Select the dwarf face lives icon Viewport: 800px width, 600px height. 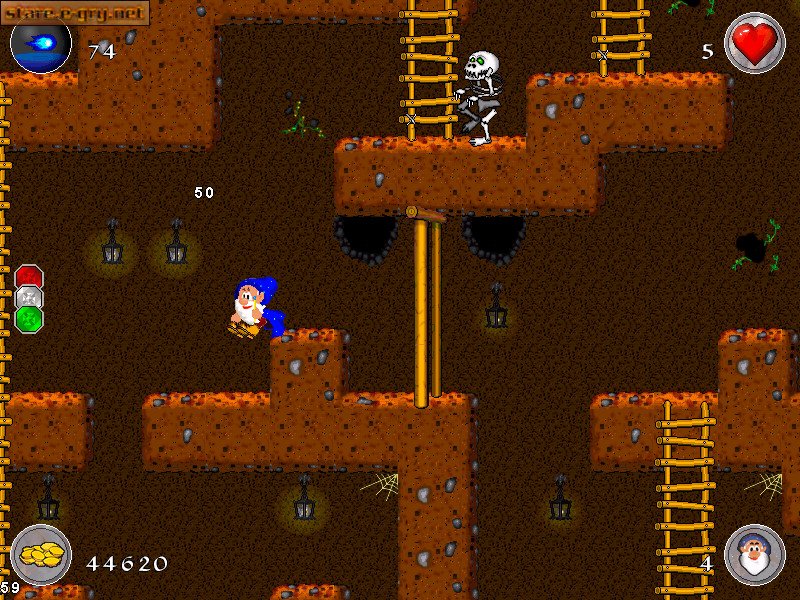tap(754, 554)
